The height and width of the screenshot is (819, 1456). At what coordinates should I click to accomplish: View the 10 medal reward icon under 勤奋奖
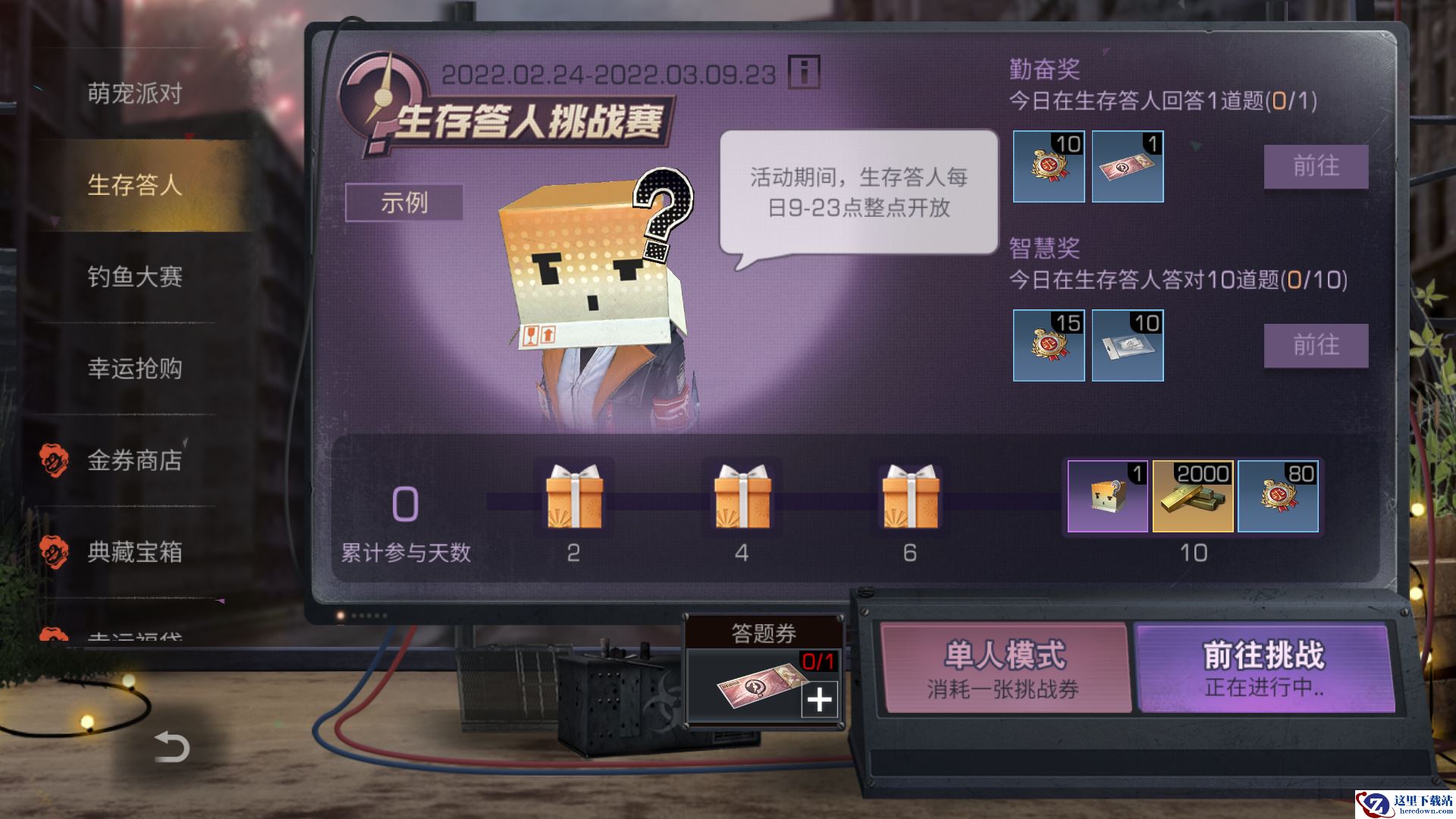pyautogui.click(x=1049, y=167)
